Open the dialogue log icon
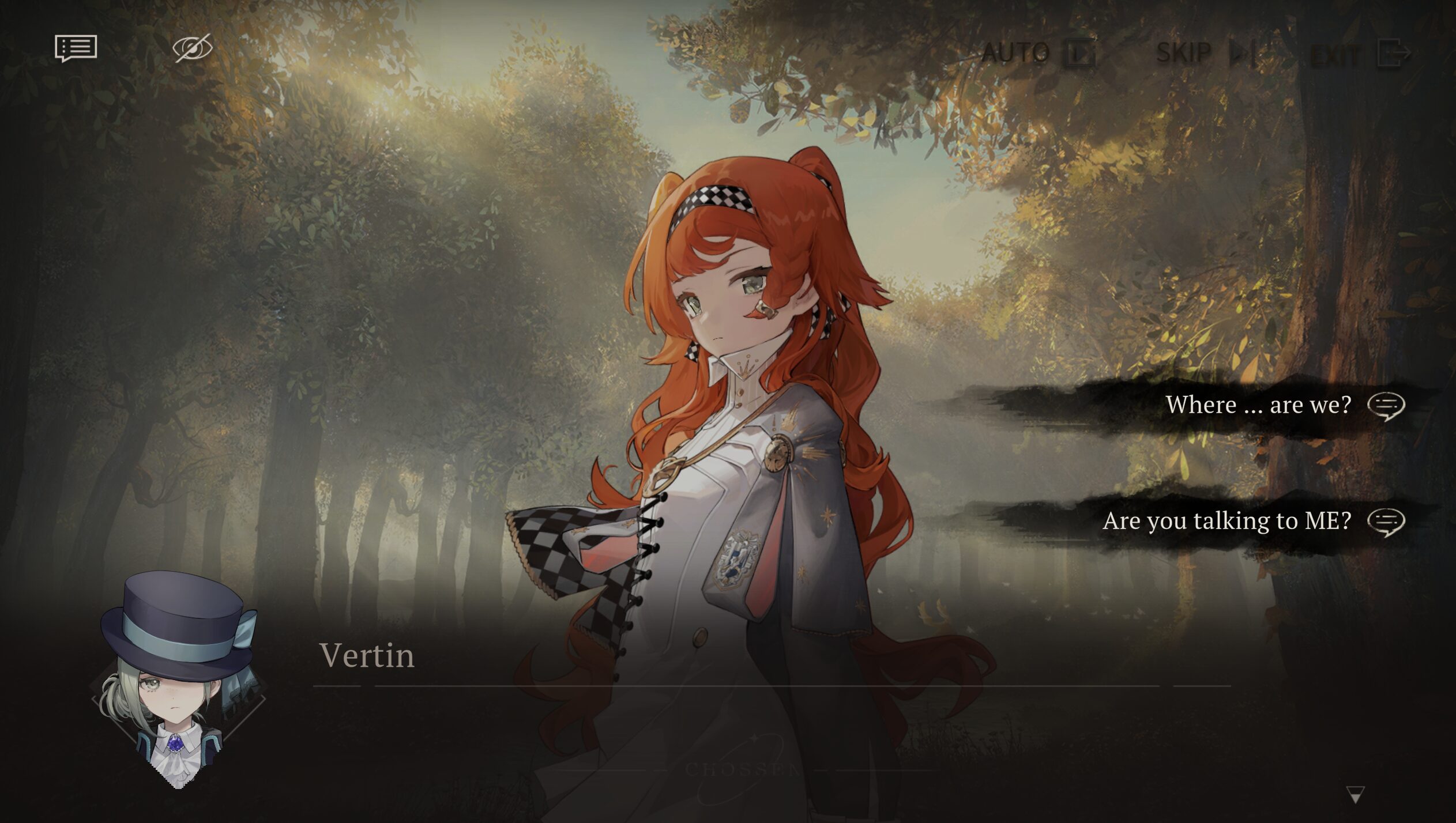1456x823 pixels. pyautogui.click(x=76, y=48)
